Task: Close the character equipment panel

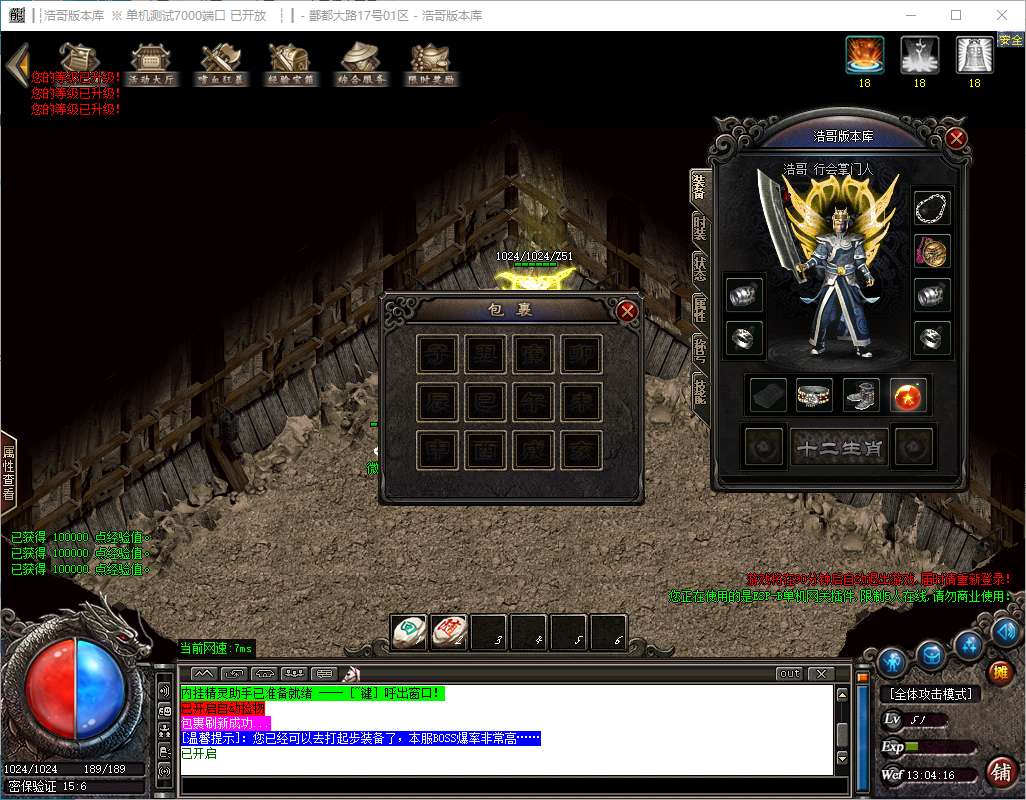Action: 956,138
